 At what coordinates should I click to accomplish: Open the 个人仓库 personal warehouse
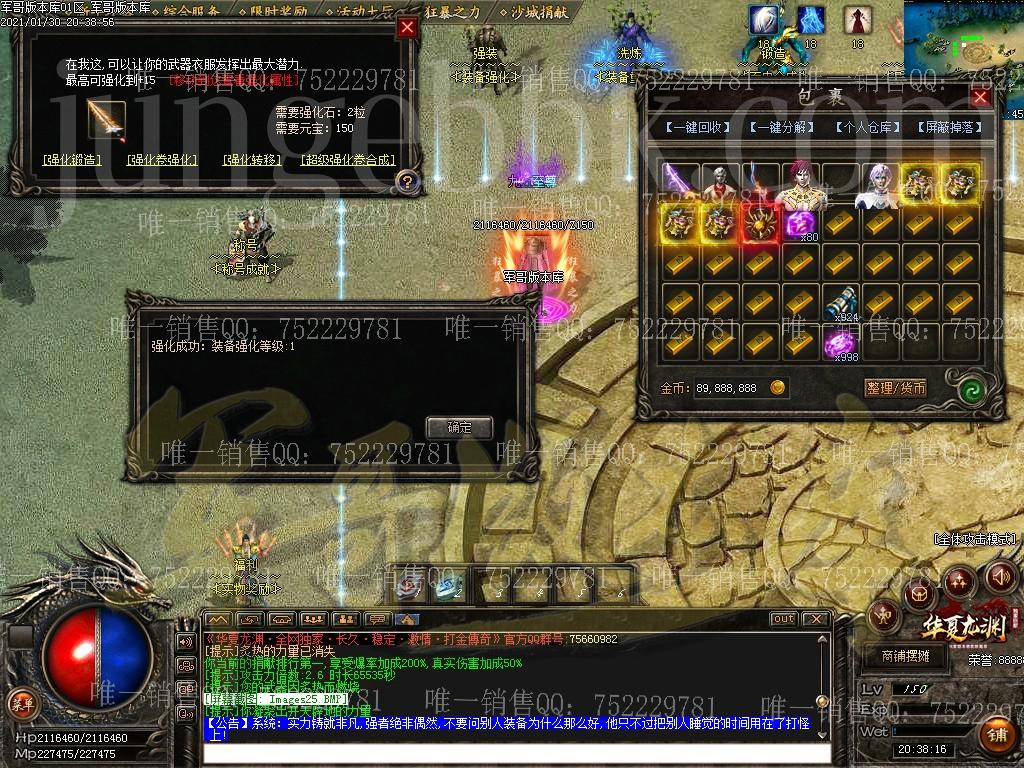(x=866, y=128)
